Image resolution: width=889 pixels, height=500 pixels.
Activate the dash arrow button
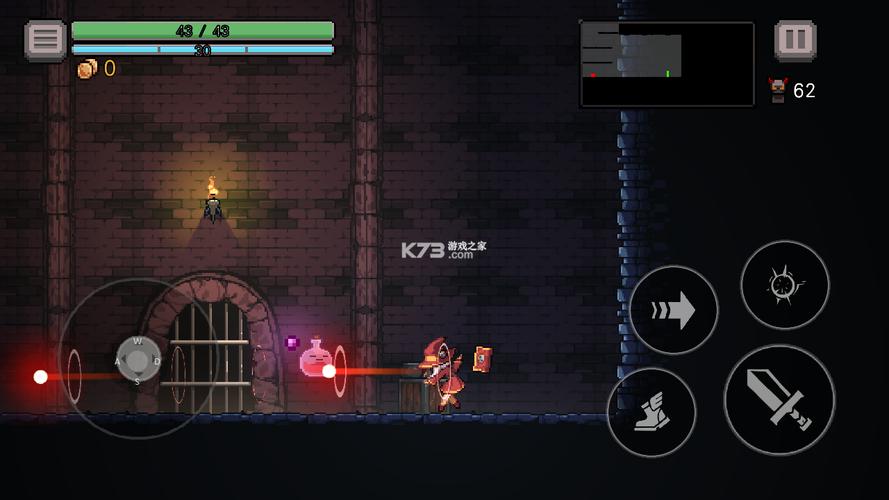coord(674,311)
